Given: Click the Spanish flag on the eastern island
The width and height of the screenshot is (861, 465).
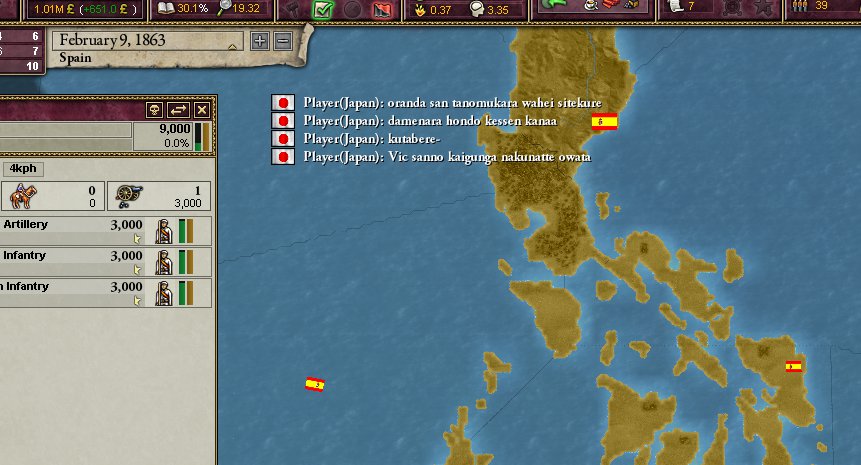Looking at the screenshot, I should point(794,367).
